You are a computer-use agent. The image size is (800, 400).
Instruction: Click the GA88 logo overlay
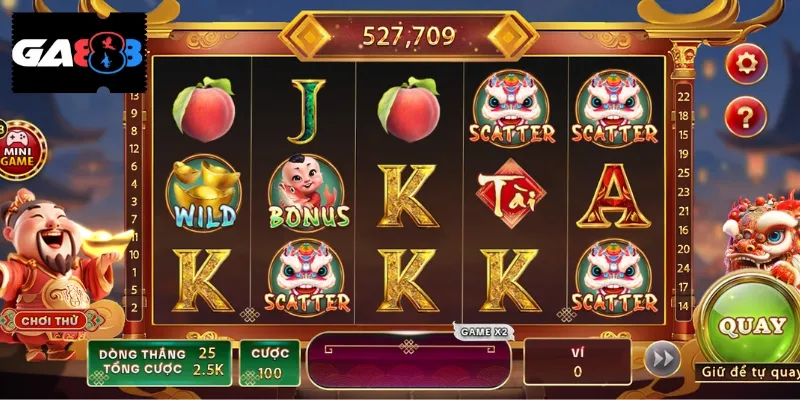78,52
